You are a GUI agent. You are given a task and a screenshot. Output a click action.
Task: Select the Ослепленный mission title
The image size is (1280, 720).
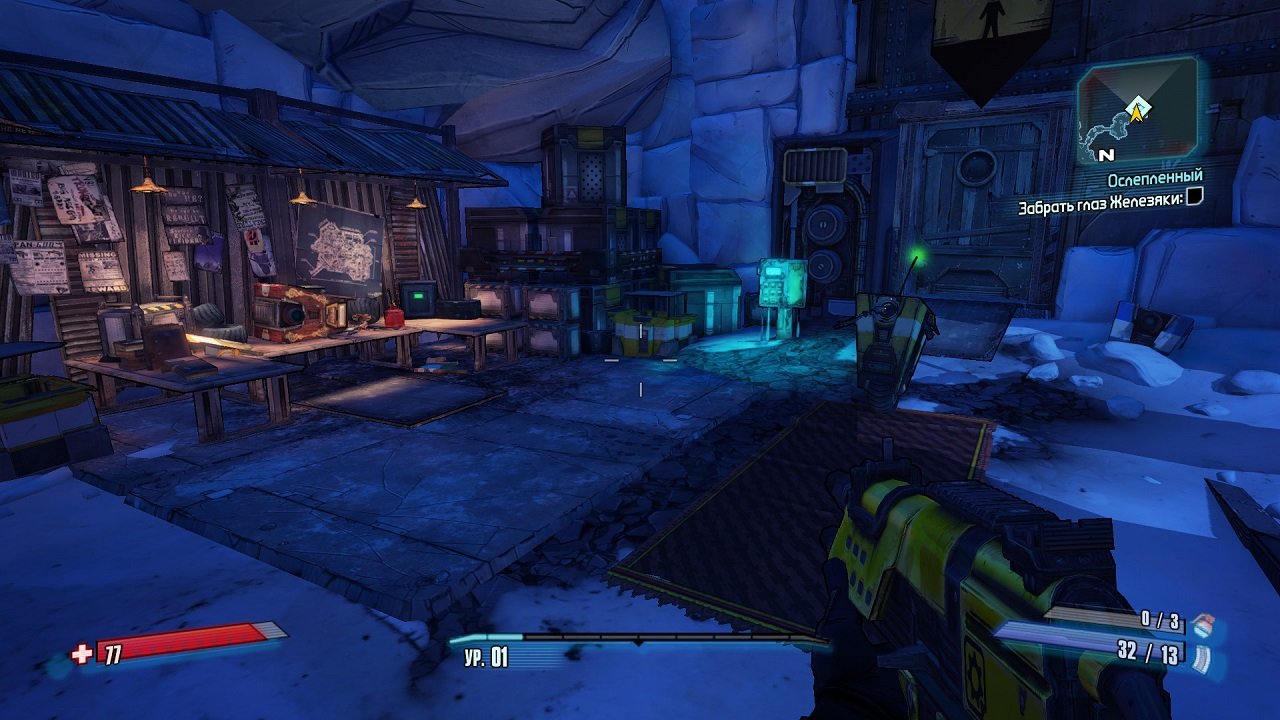tap(1156, 177)
